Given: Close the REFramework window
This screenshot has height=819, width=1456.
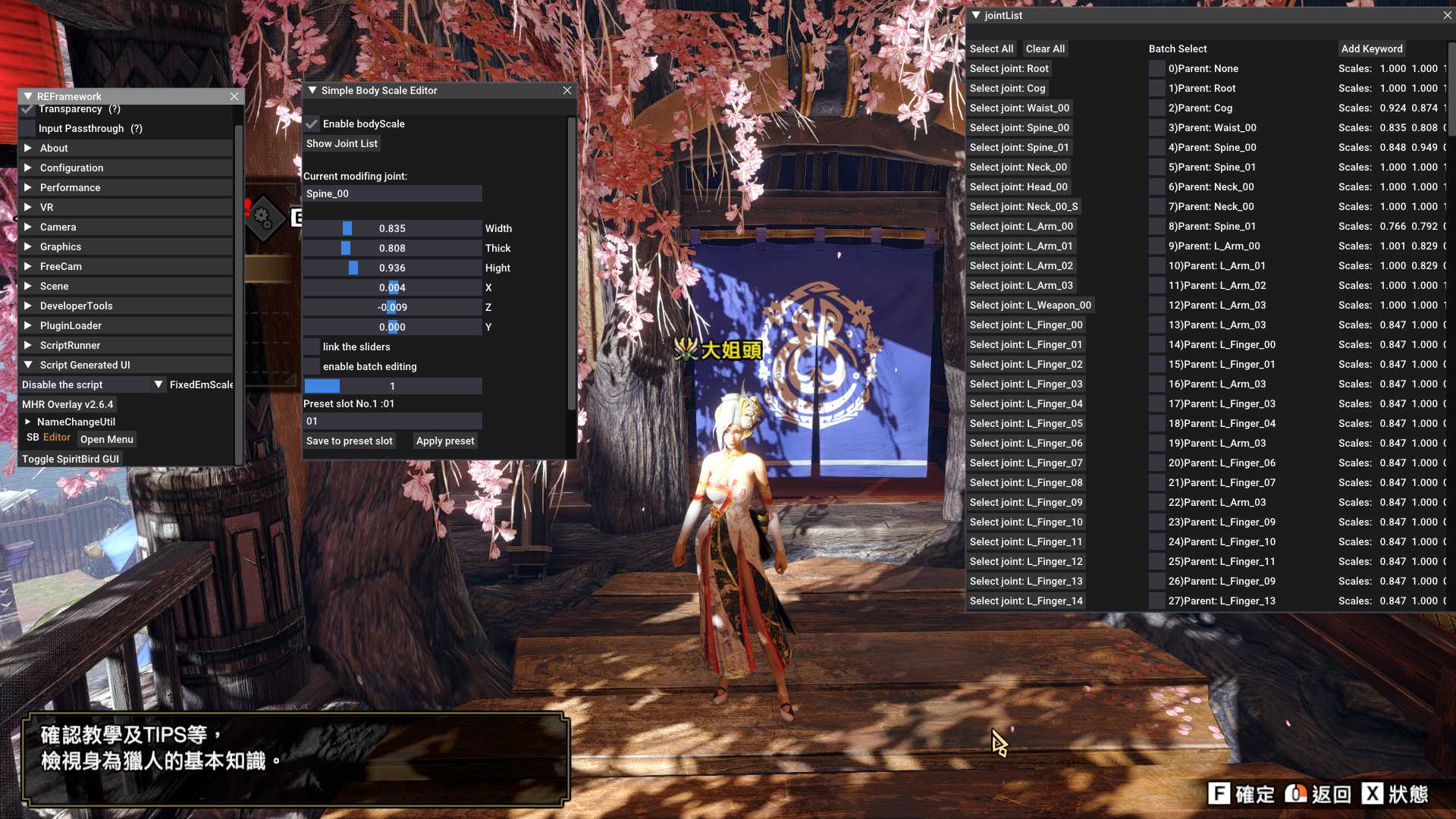Looking at the screenshot, I should point(234,96).
